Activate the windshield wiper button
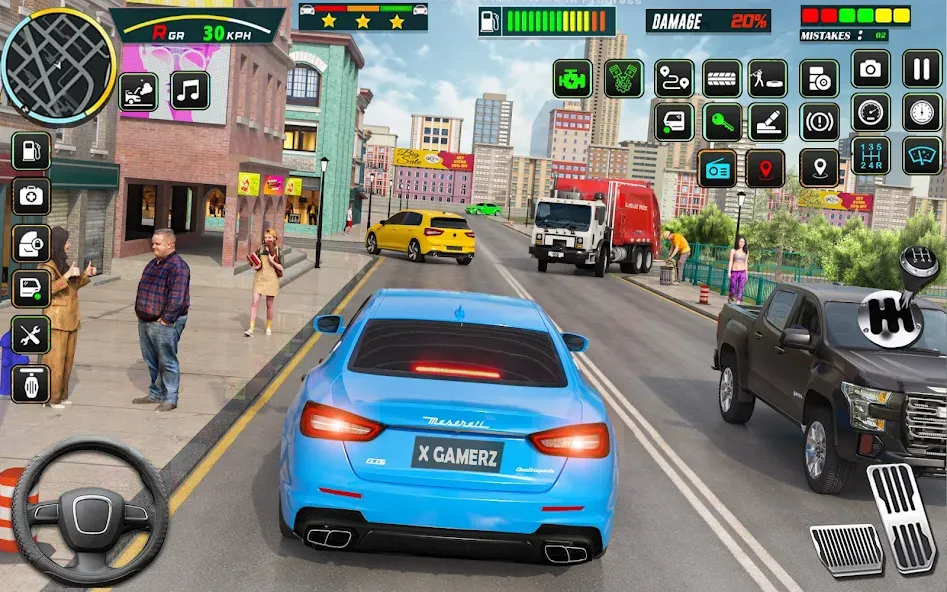This screenshot has height=592, width=947. 922,155
